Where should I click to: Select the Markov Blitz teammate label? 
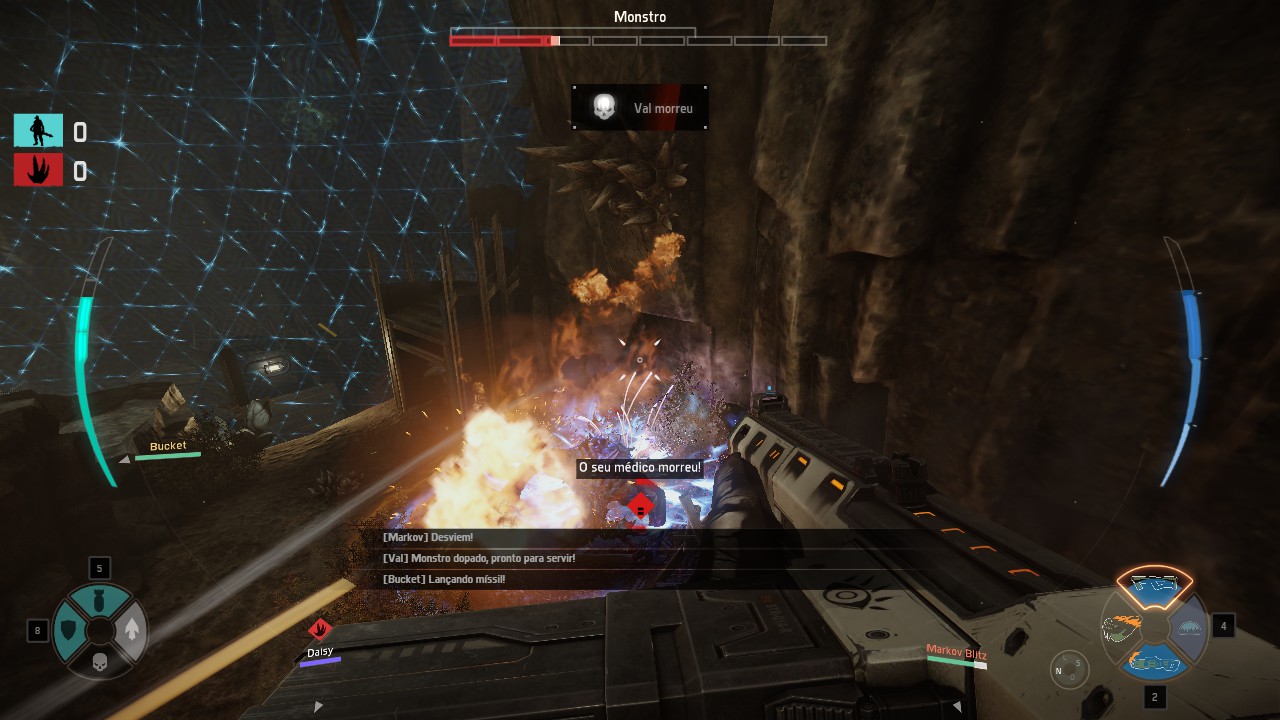tap(956, 653)
